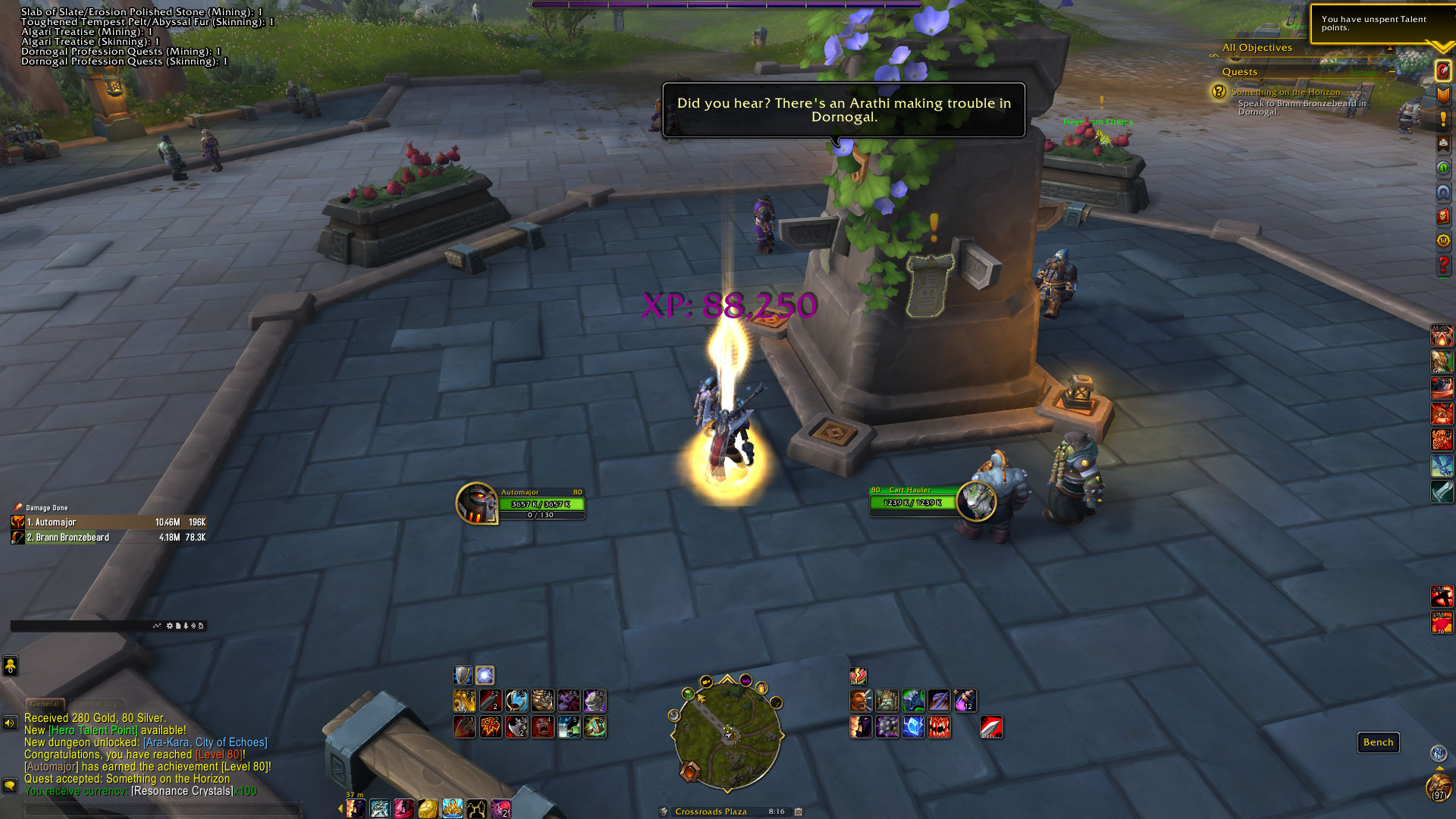Screen dimensions: 1456x819
Task: Select the General chat tab
Action: 45,704
